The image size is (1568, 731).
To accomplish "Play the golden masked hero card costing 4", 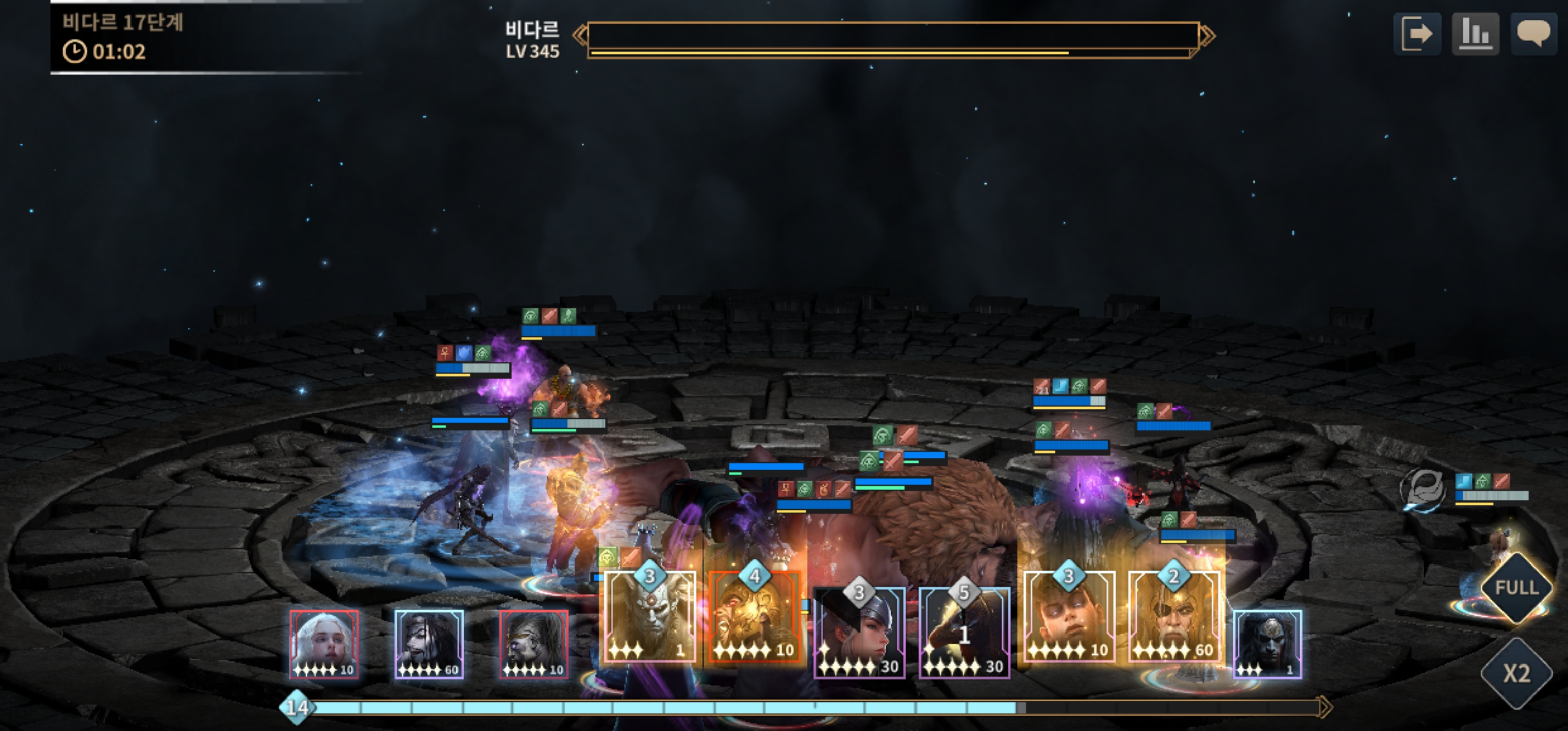I will (x=755, y=618).
